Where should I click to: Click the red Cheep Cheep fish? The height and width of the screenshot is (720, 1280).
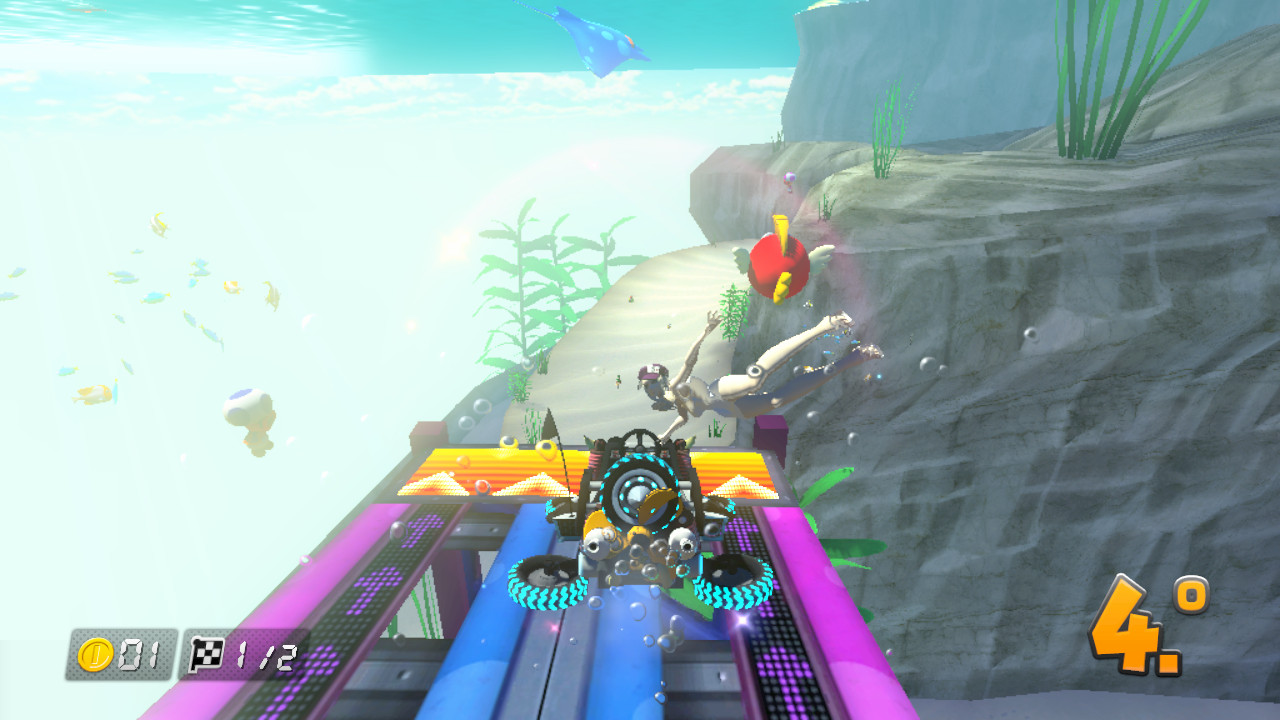pos(778,262)
